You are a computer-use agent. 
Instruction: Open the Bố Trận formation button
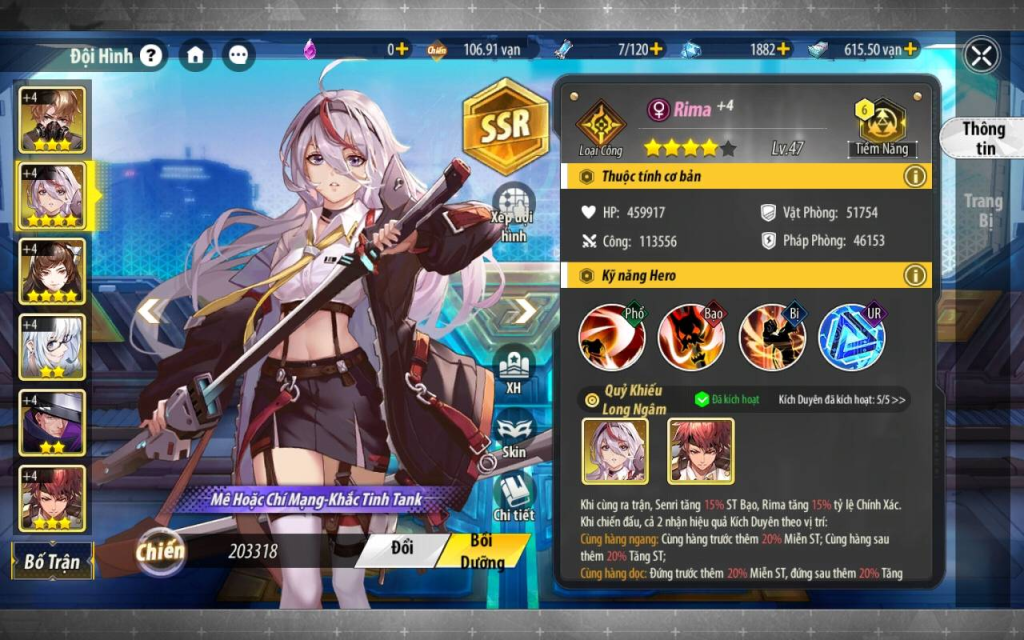pyautogui.click(x=52, y=560)
